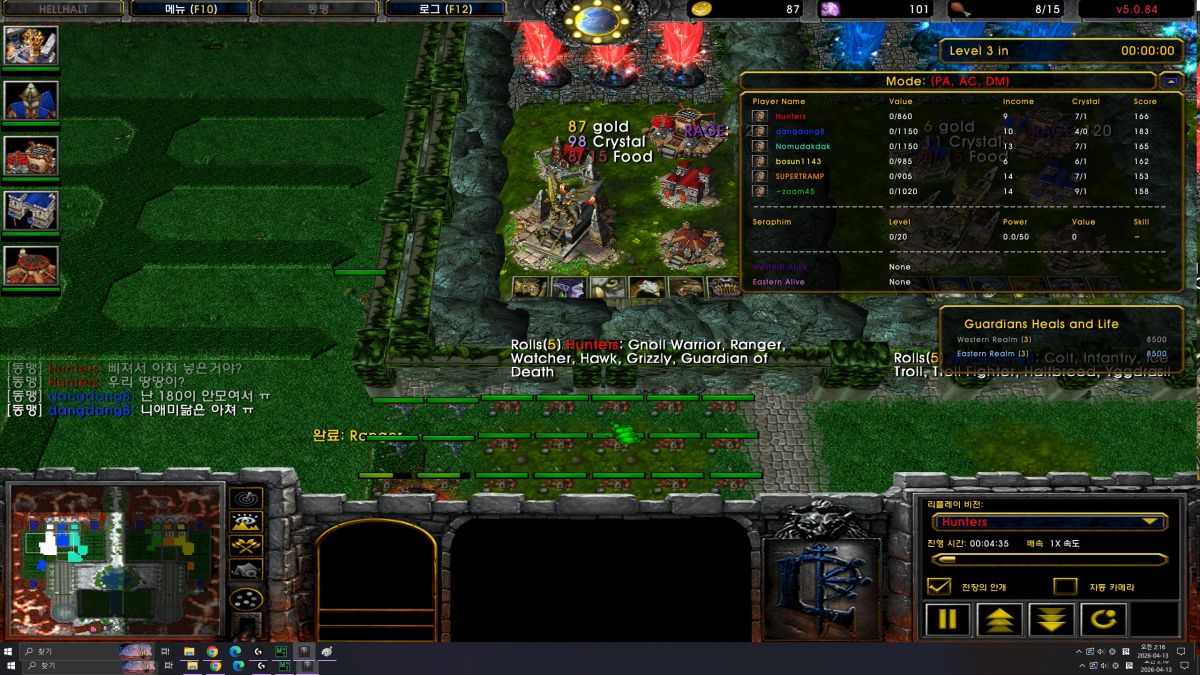Screen dimensions: 1200x675
Task: Toggle minimap ally color crossed-axes button
Action: pos(246,546)
